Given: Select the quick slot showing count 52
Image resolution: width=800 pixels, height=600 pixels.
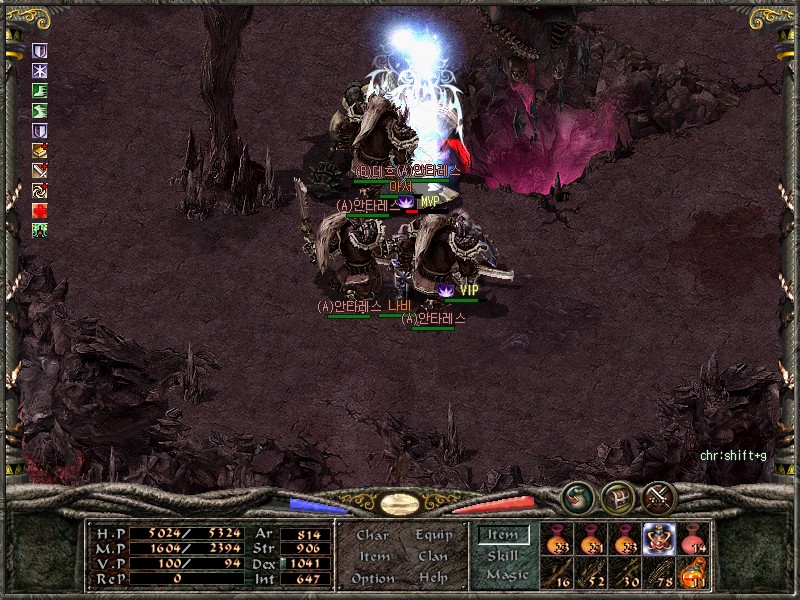Looking at the screenshot, I should point(591,573).
